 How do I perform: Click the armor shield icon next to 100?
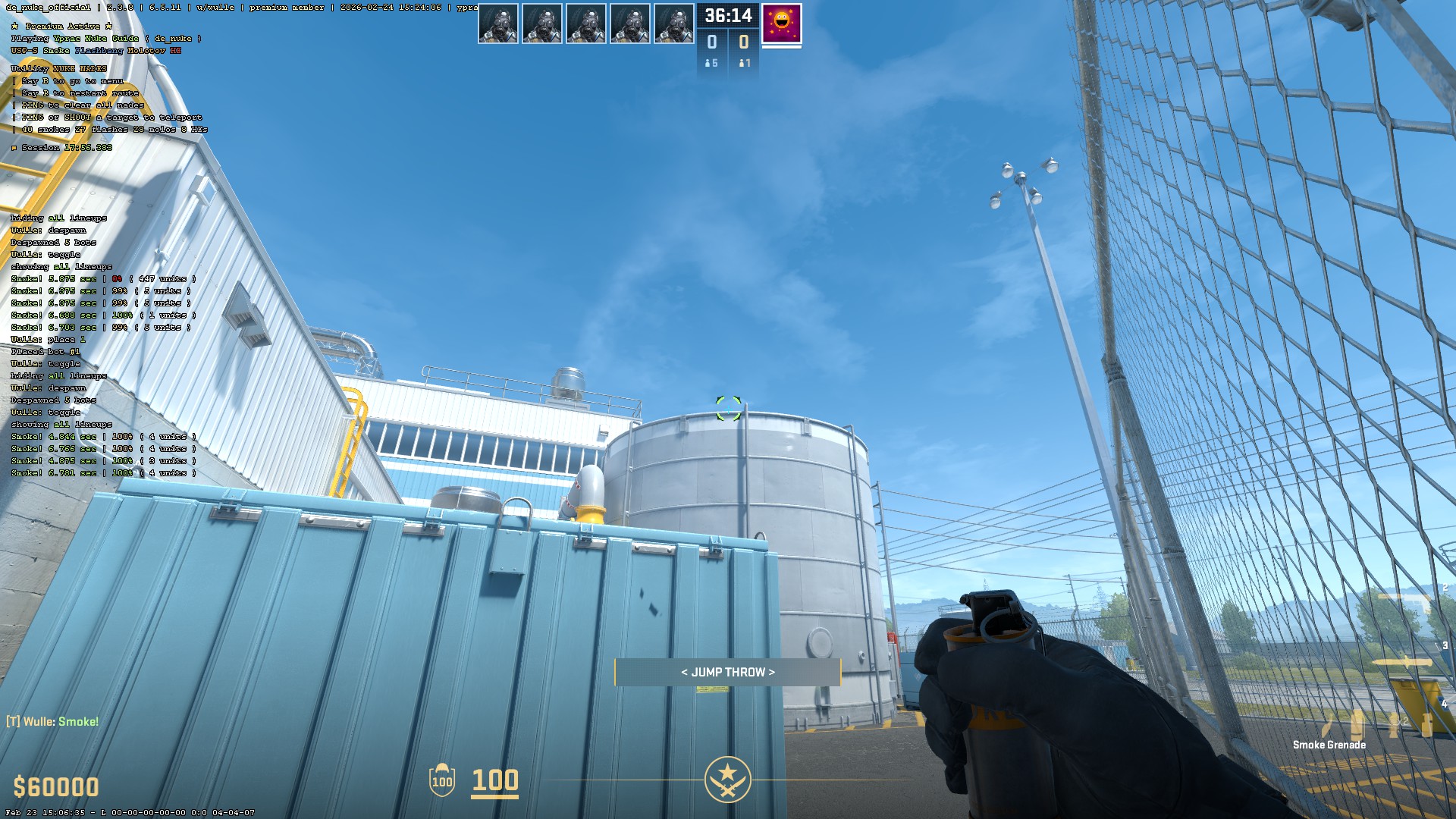point(442,781)
